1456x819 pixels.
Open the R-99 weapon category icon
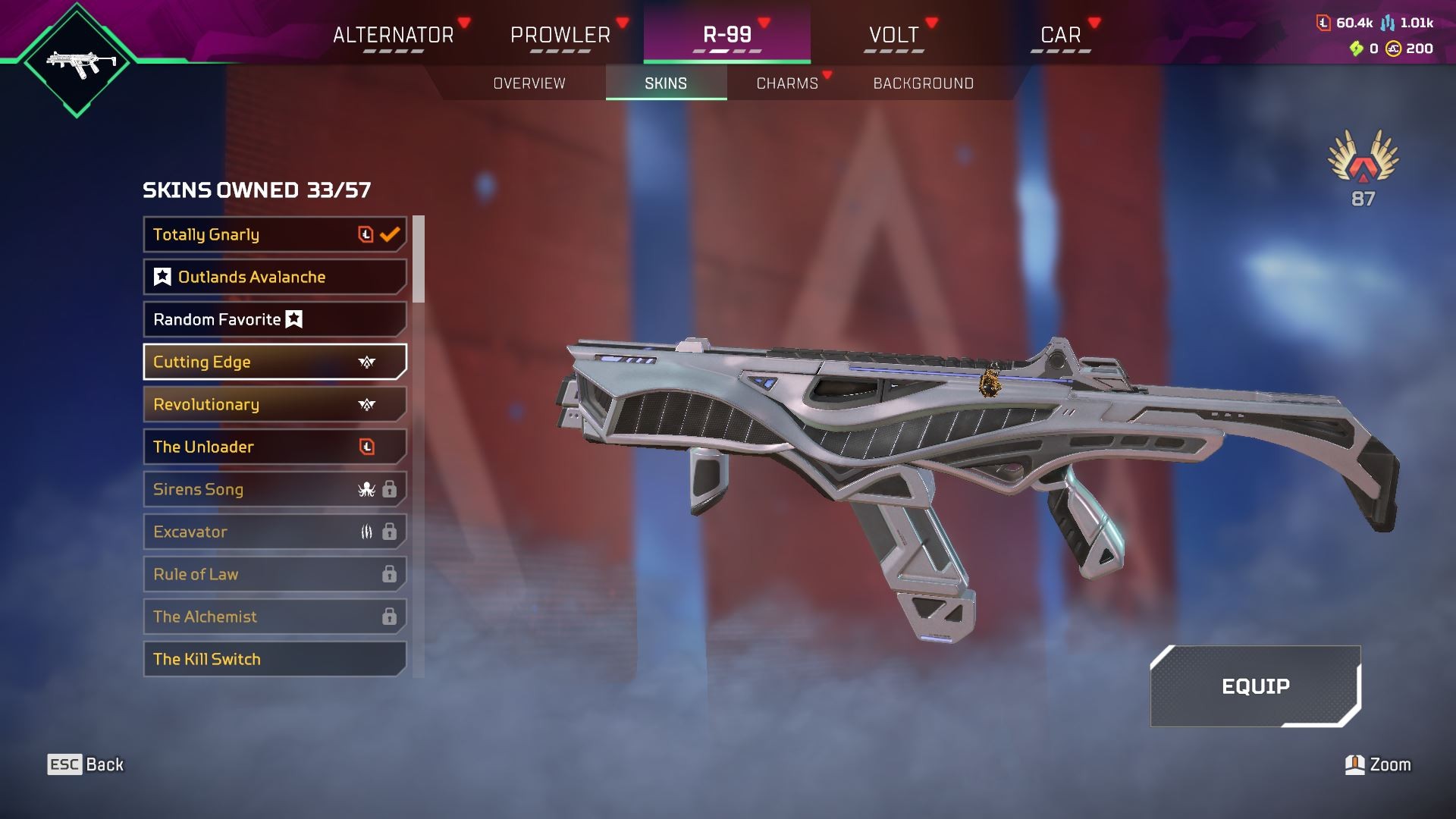click(77, 62)
